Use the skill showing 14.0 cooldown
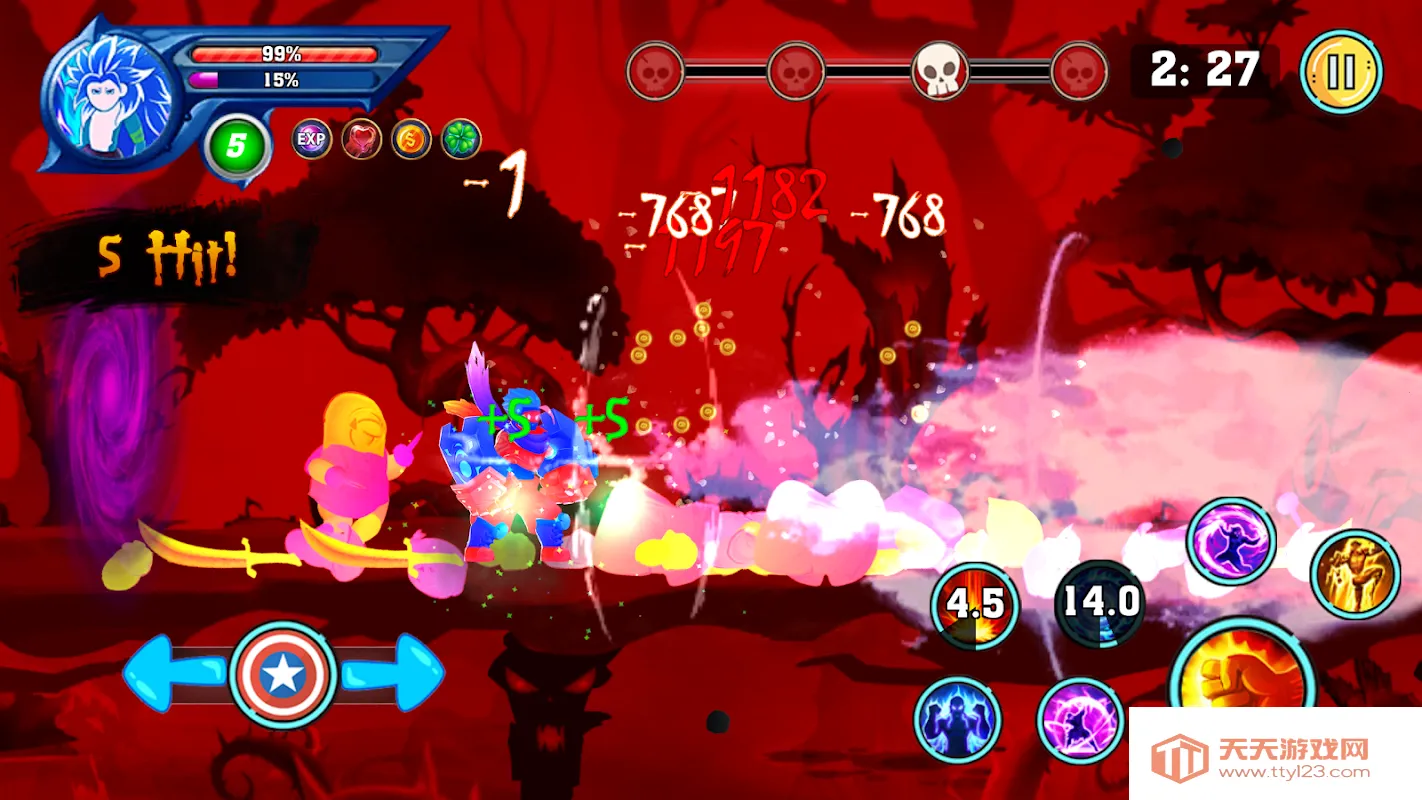1422x800 pixels. pos(1100,603)
